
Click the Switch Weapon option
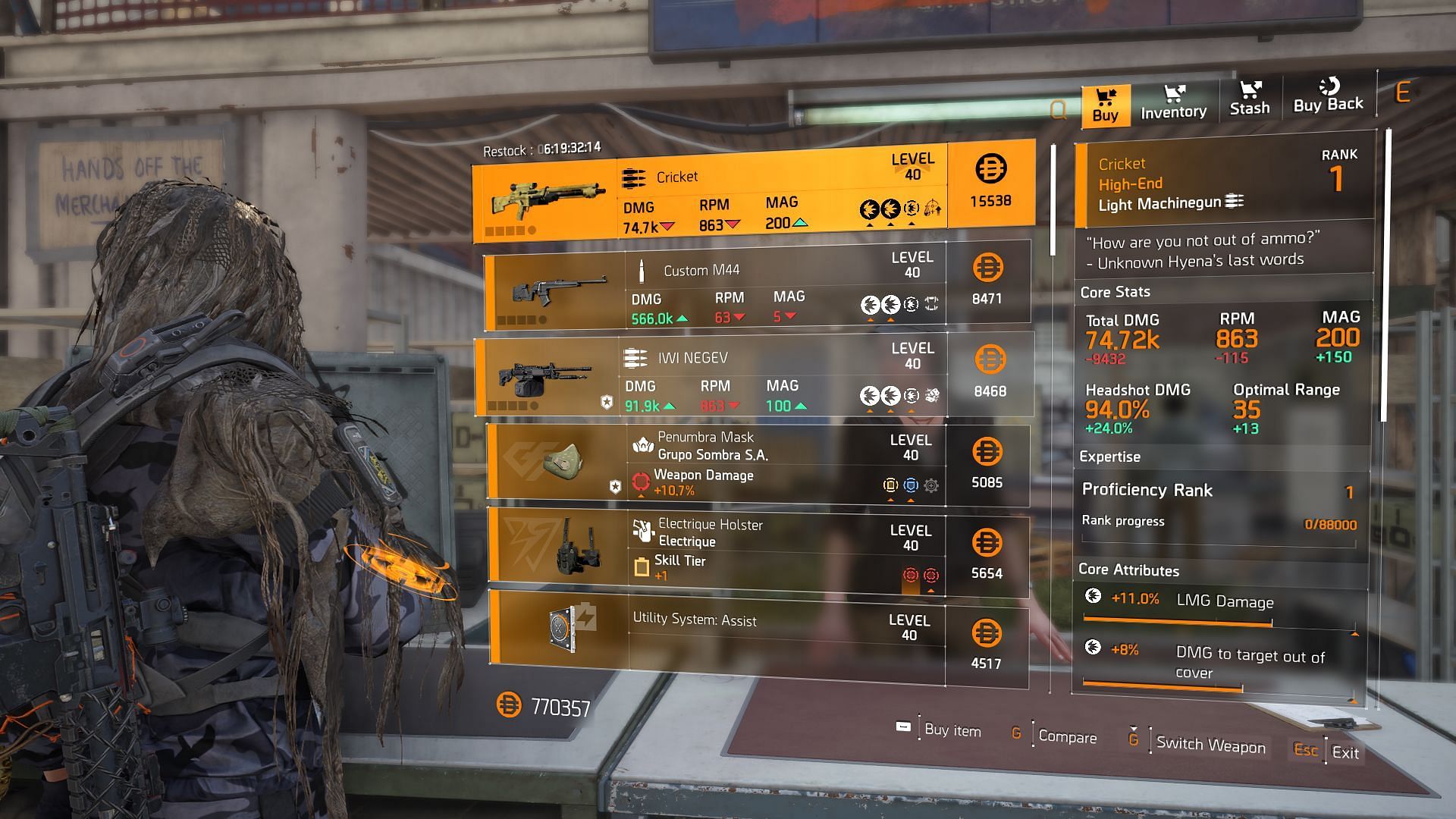1210,745
